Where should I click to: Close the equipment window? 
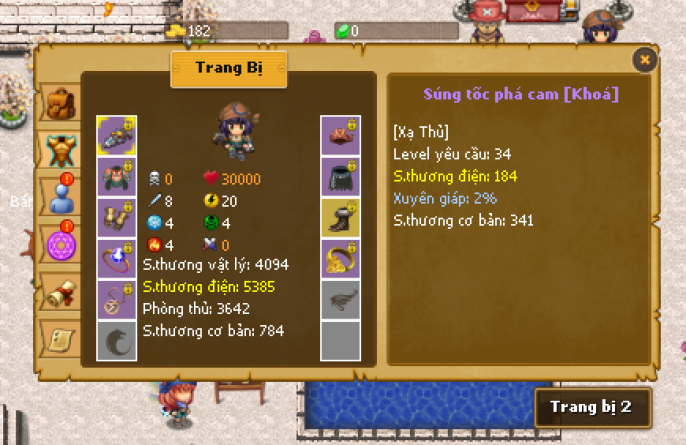[x=645, y=60]
